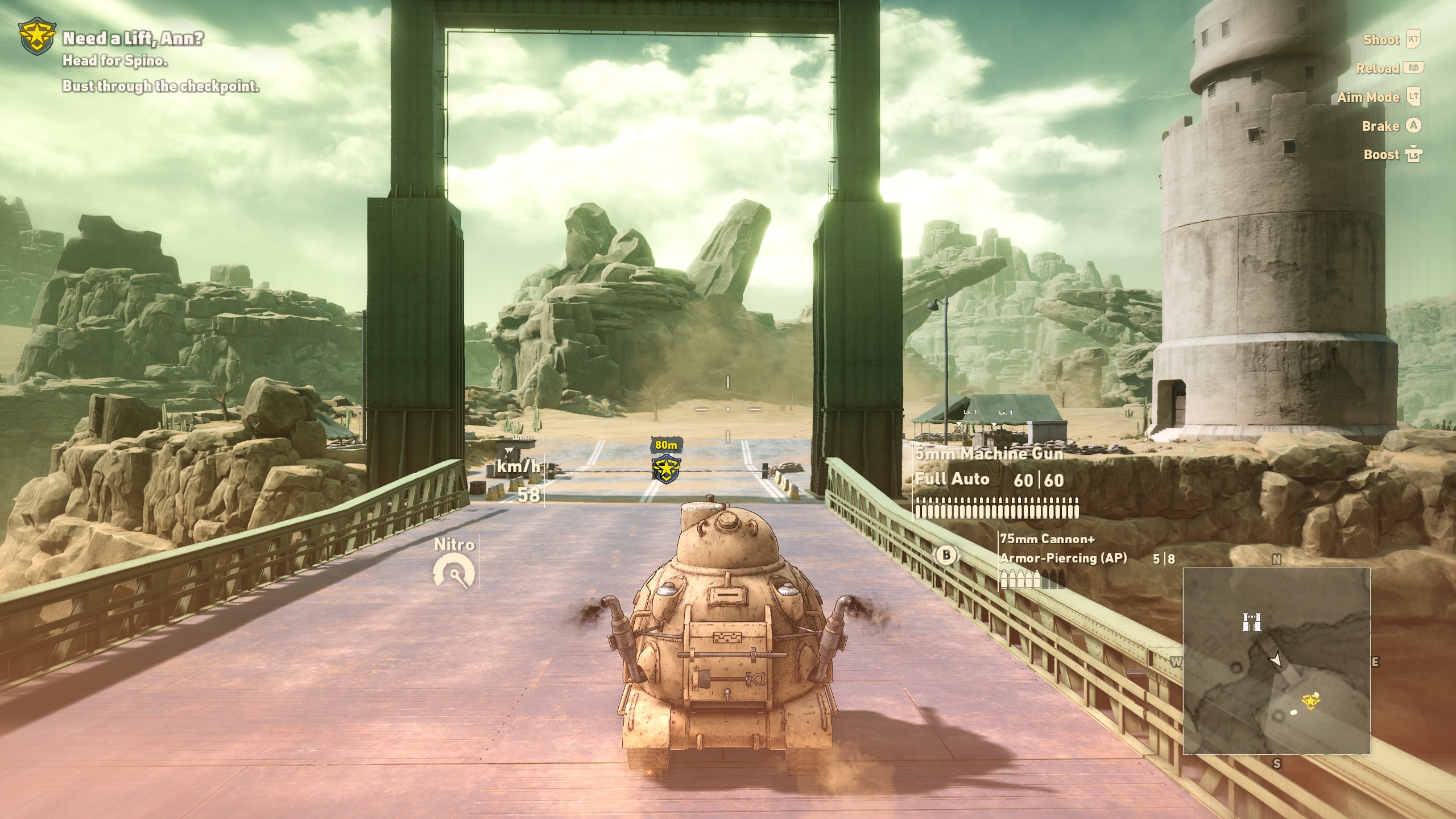
Task: Open the minimap
Action: coord(1276,660)
